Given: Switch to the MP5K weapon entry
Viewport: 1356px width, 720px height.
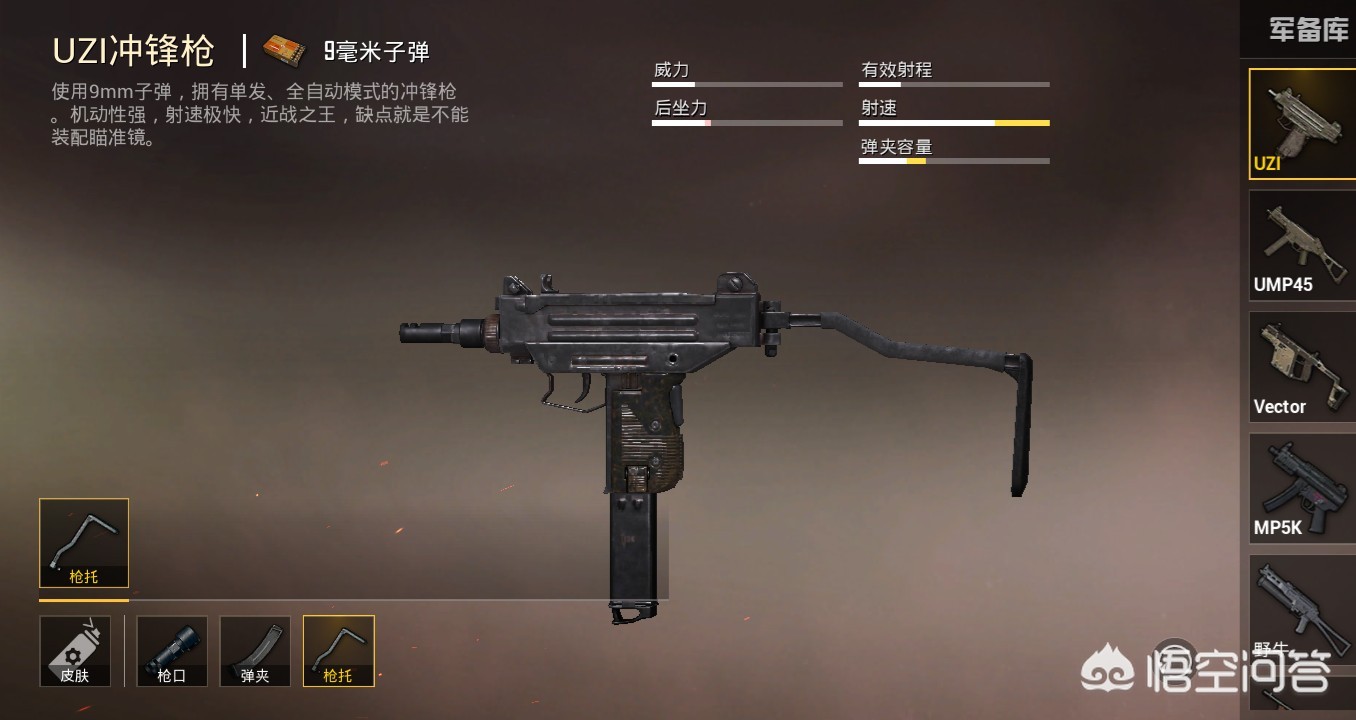Looking at the screenshot, I should coord(1301,488).
